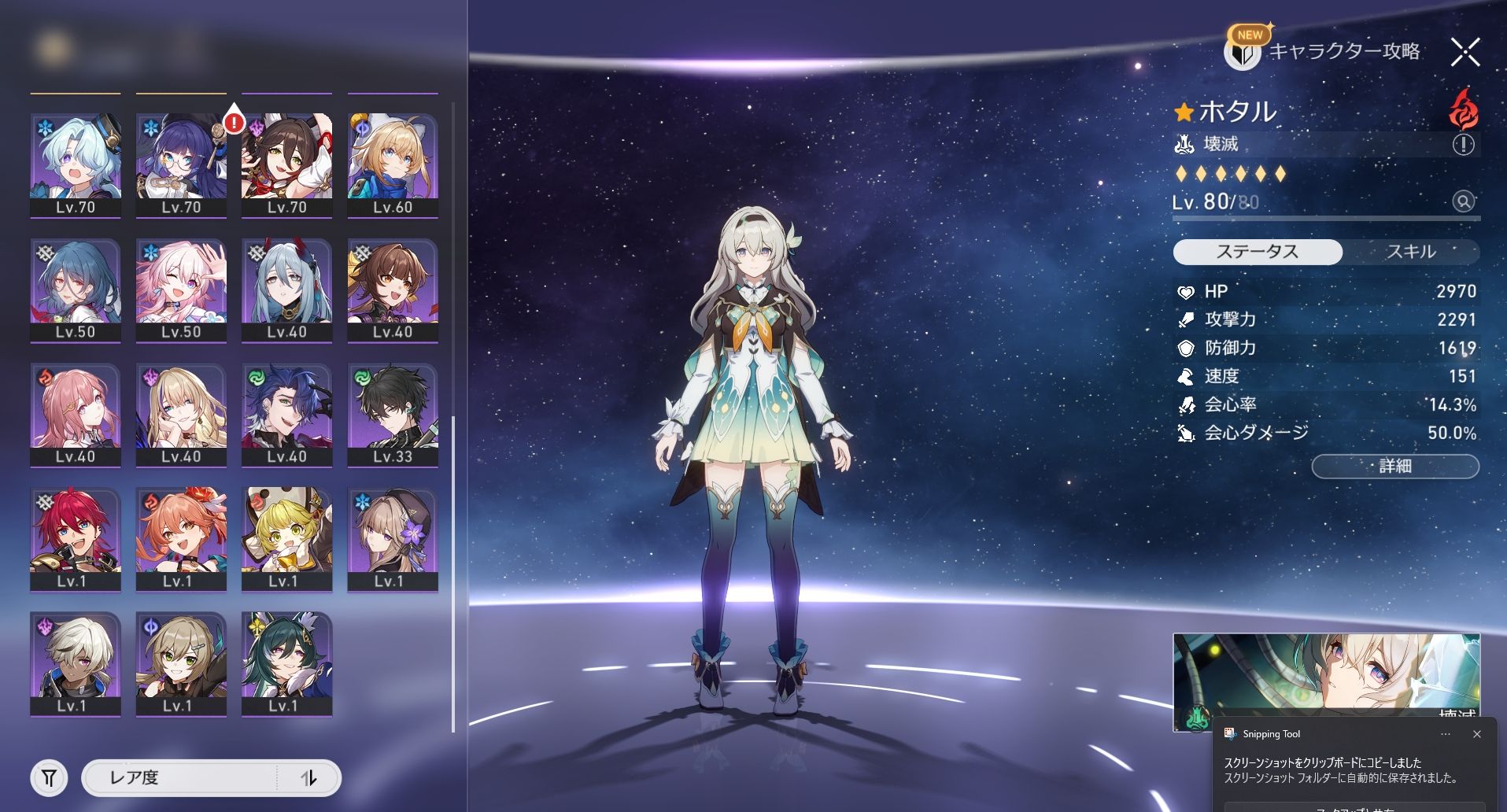Viewport: 1507px width, 812px height.
Task: Switch to the スキル tab
Action: (x=1410, y=252)
